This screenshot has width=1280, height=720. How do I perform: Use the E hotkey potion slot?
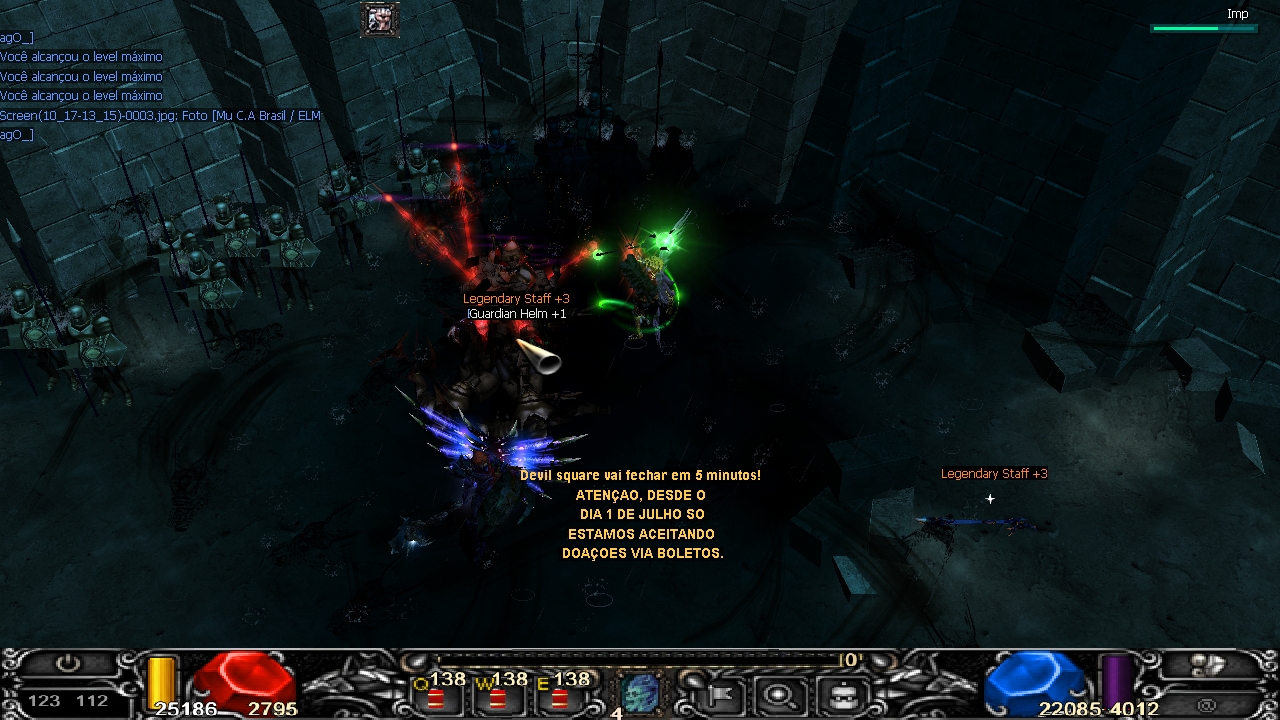[x=559, y=693]
